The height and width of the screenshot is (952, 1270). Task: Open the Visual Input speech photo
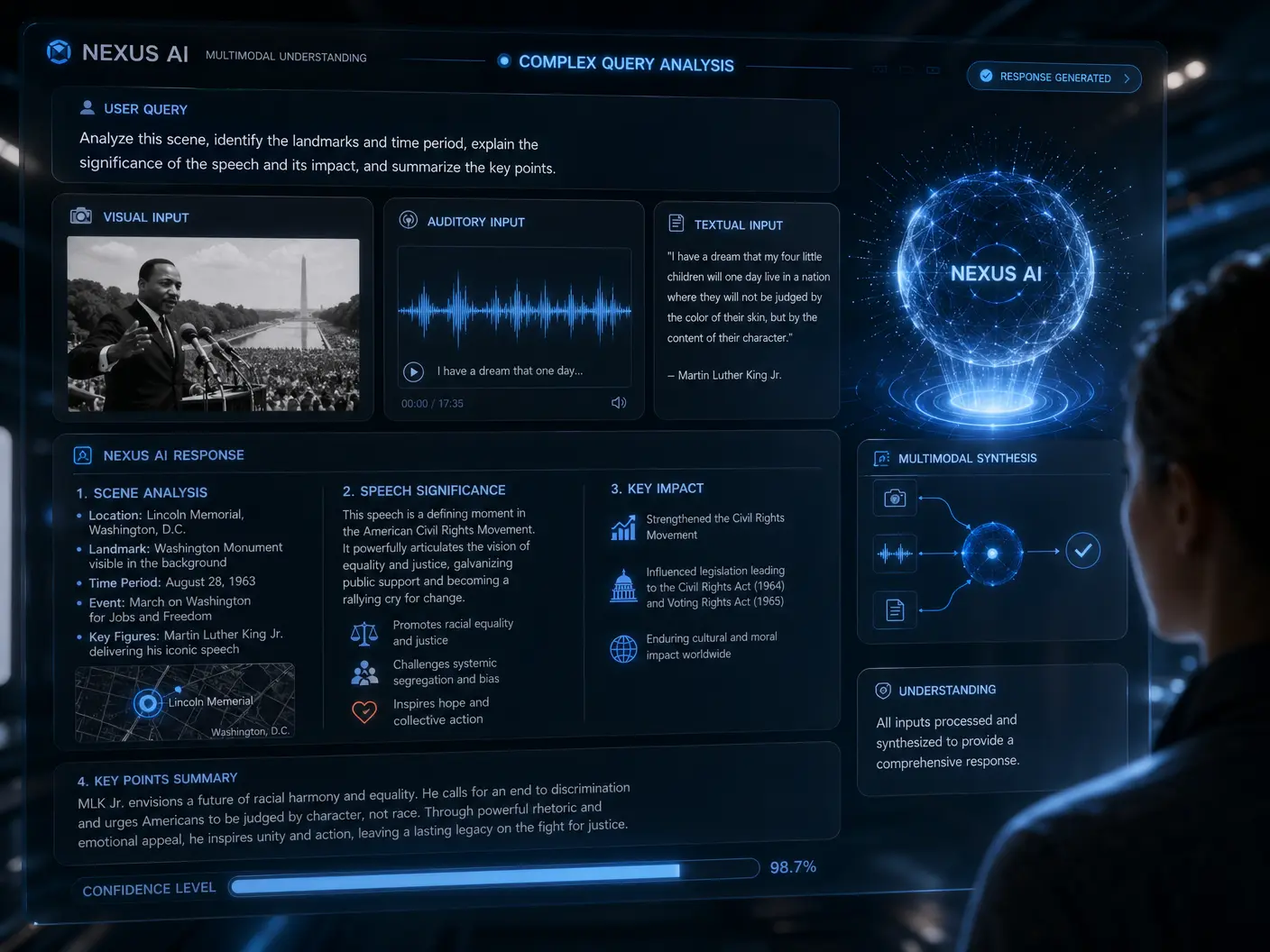[x=213, y=325]
